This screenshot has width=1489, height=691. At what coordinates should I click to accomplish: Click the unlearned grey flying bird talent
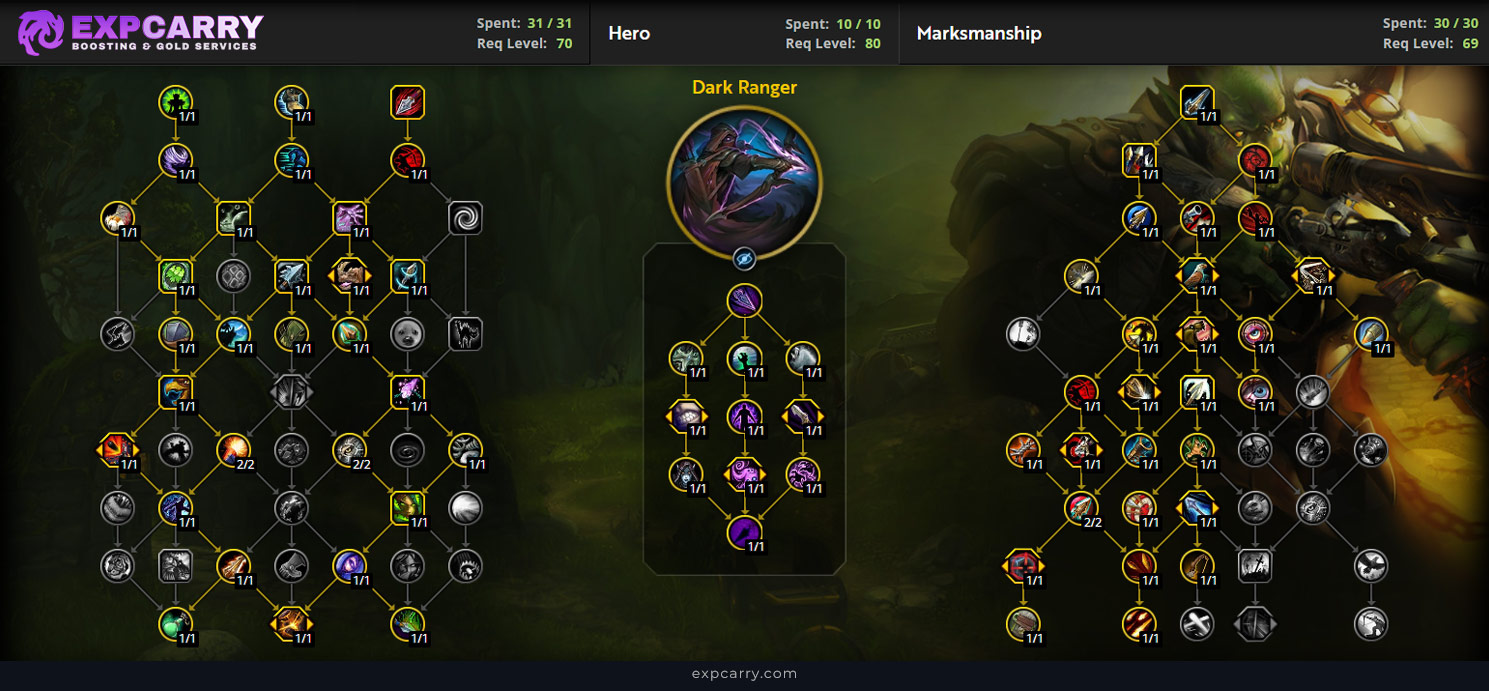pyautogui.click(x=1370, y=566)
